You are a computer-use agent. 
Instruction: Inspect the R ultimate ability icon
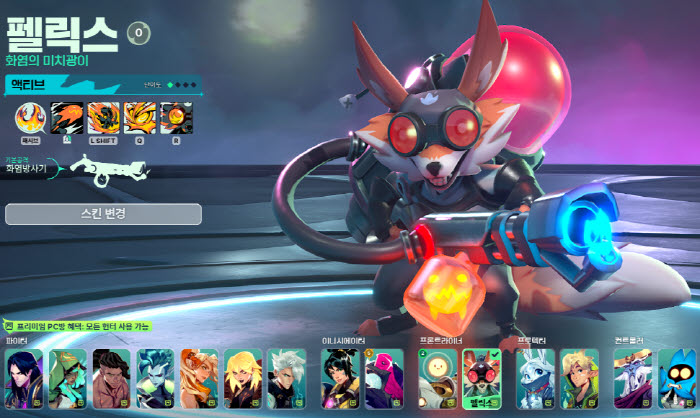174,119
